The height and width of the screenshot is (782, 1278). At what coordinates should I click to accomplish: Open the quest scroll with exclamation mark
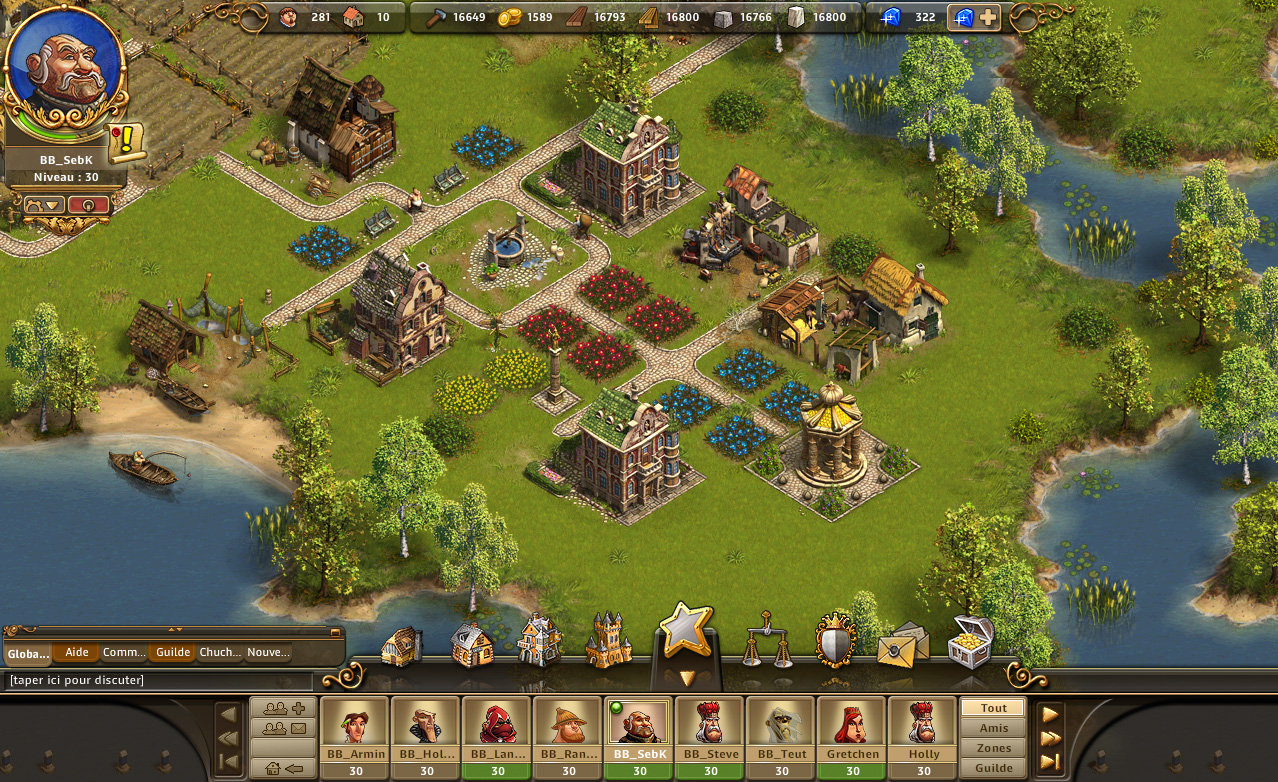pyautogui.click(x=127, y=142)
